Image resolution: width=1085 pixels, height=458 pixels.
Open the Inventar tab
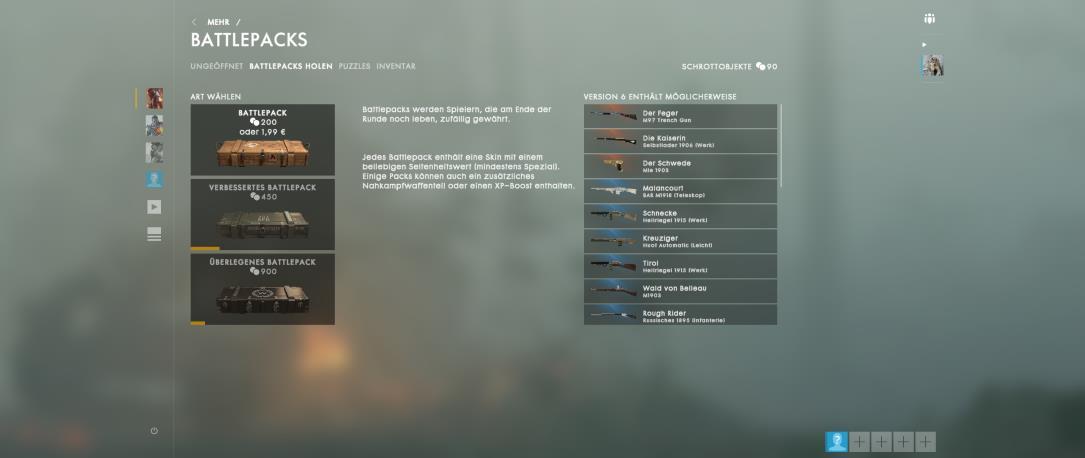click(x=396, y=67)
